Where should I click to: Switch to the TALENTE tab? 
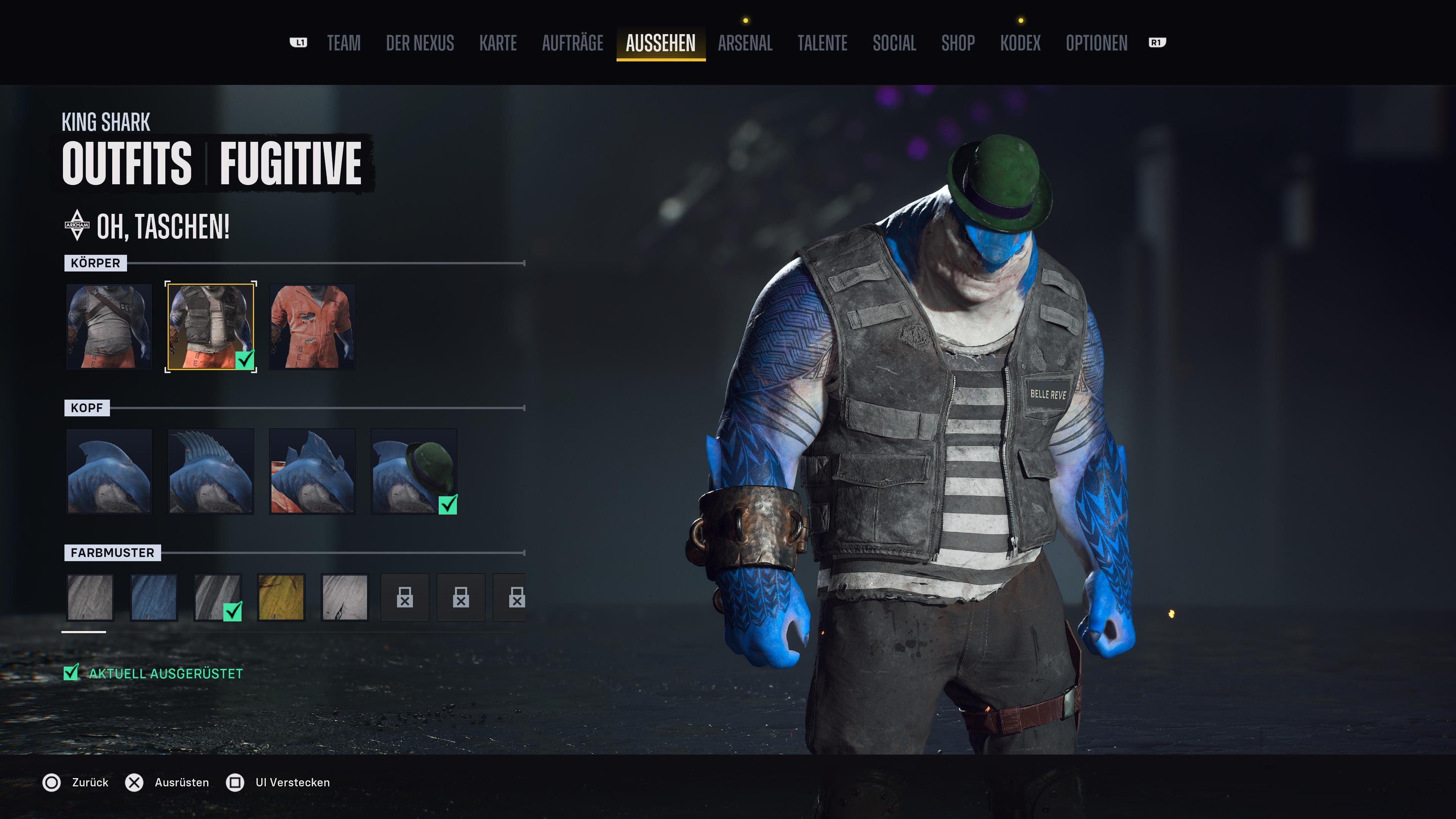point(822,44)
